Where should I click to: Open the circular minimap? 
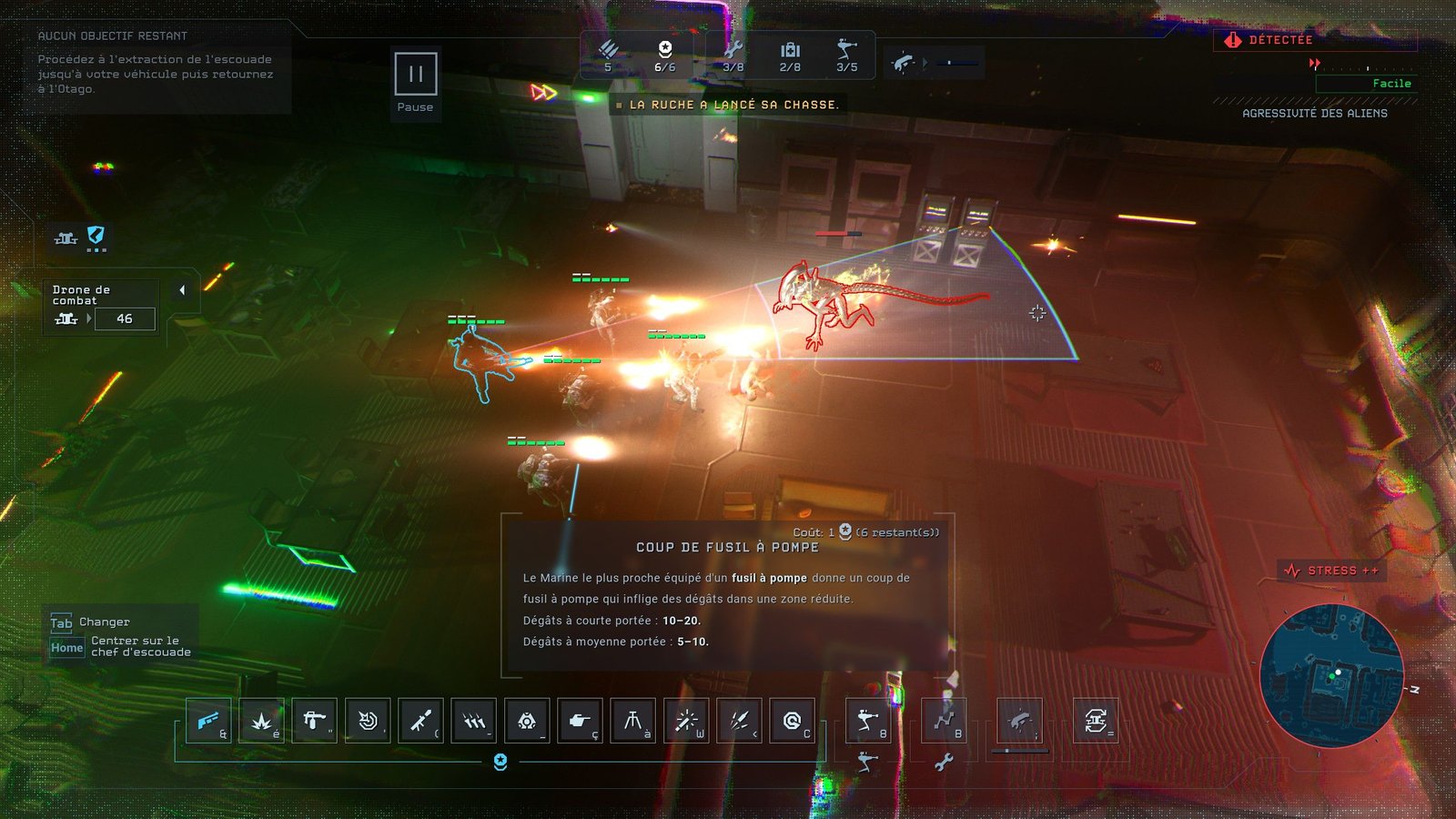[x=1331, y=675]
